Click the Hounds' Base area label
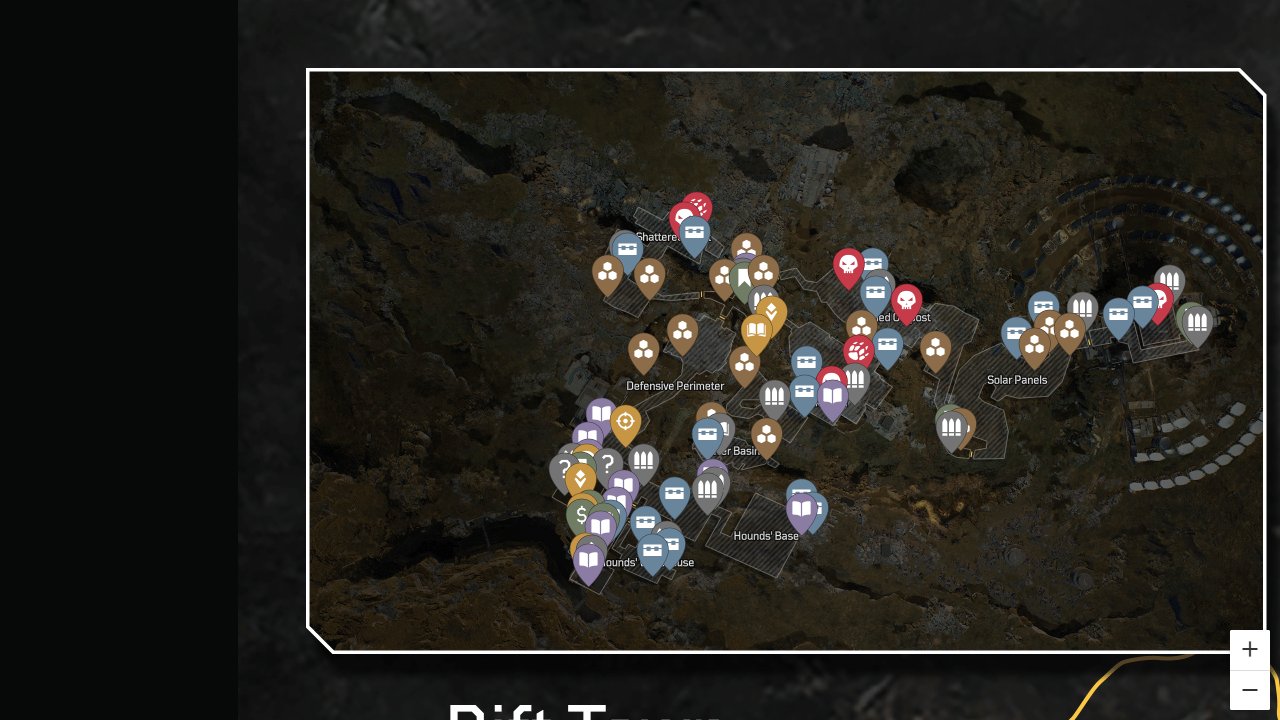This screenshot has width=1280, height=720. click(767, 536)
